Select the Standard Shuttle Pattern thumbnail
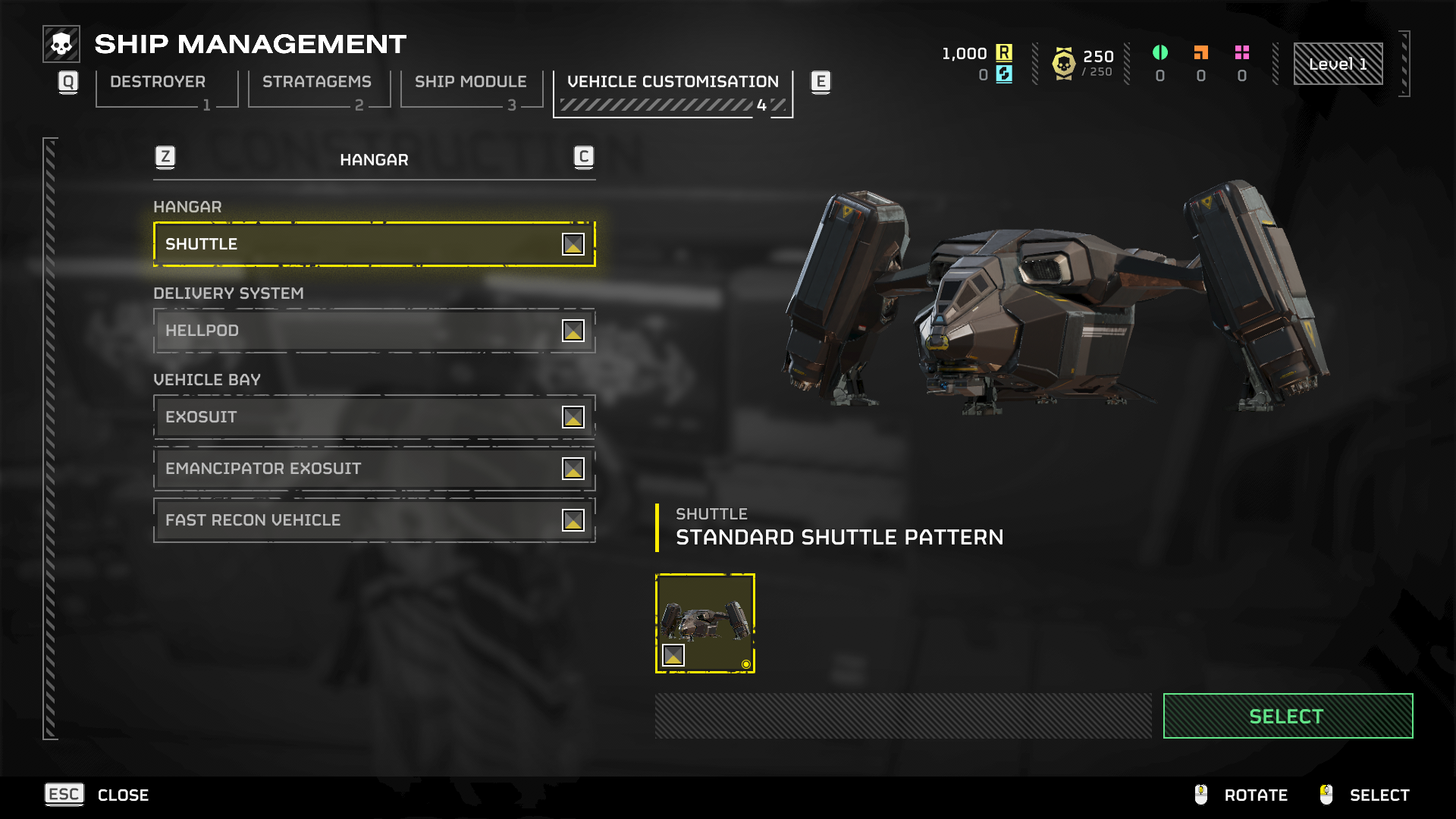This screenshot has height=819, width=1456. point(704,623)
